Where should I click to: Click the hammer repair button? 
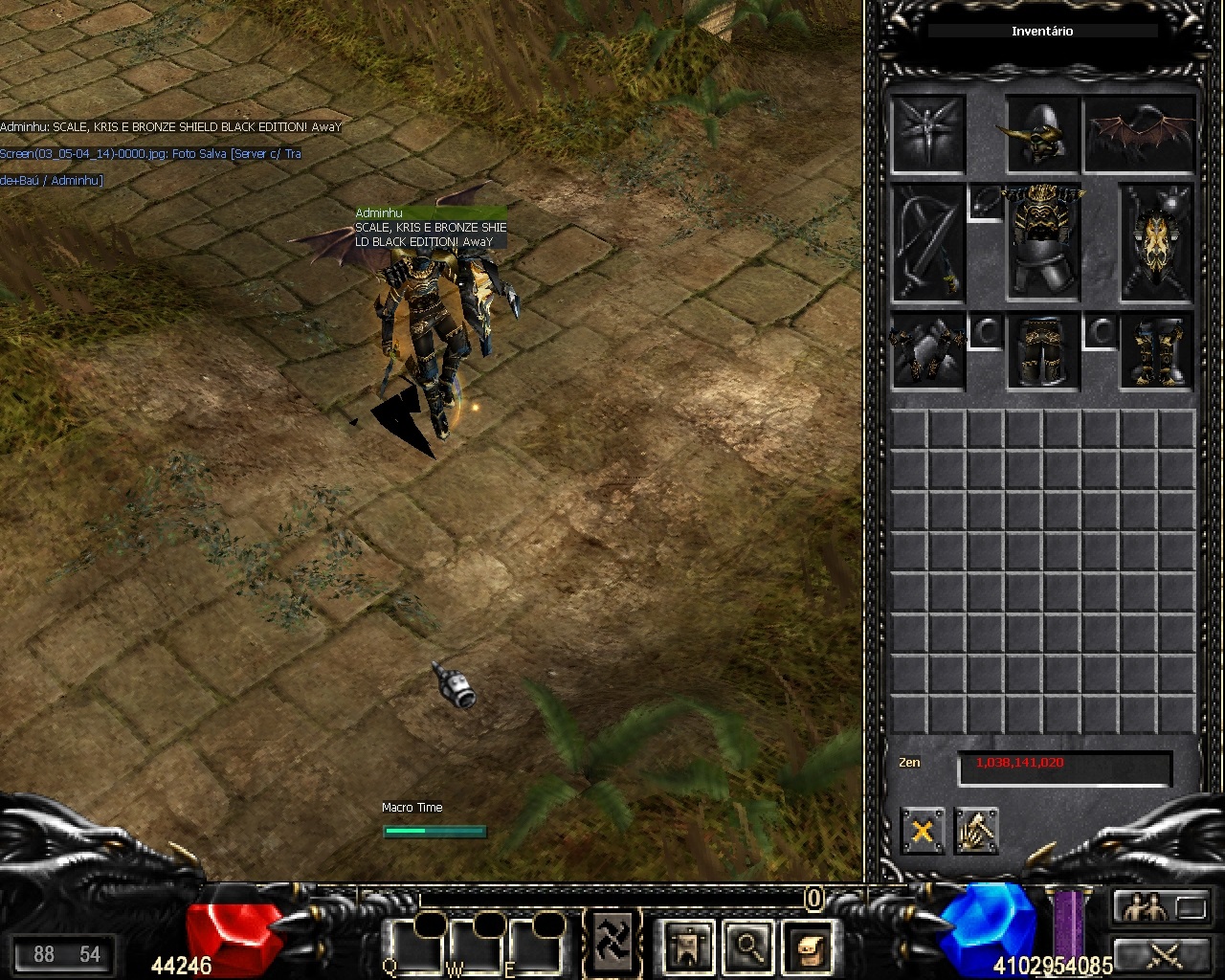click(x=976, y=831)
